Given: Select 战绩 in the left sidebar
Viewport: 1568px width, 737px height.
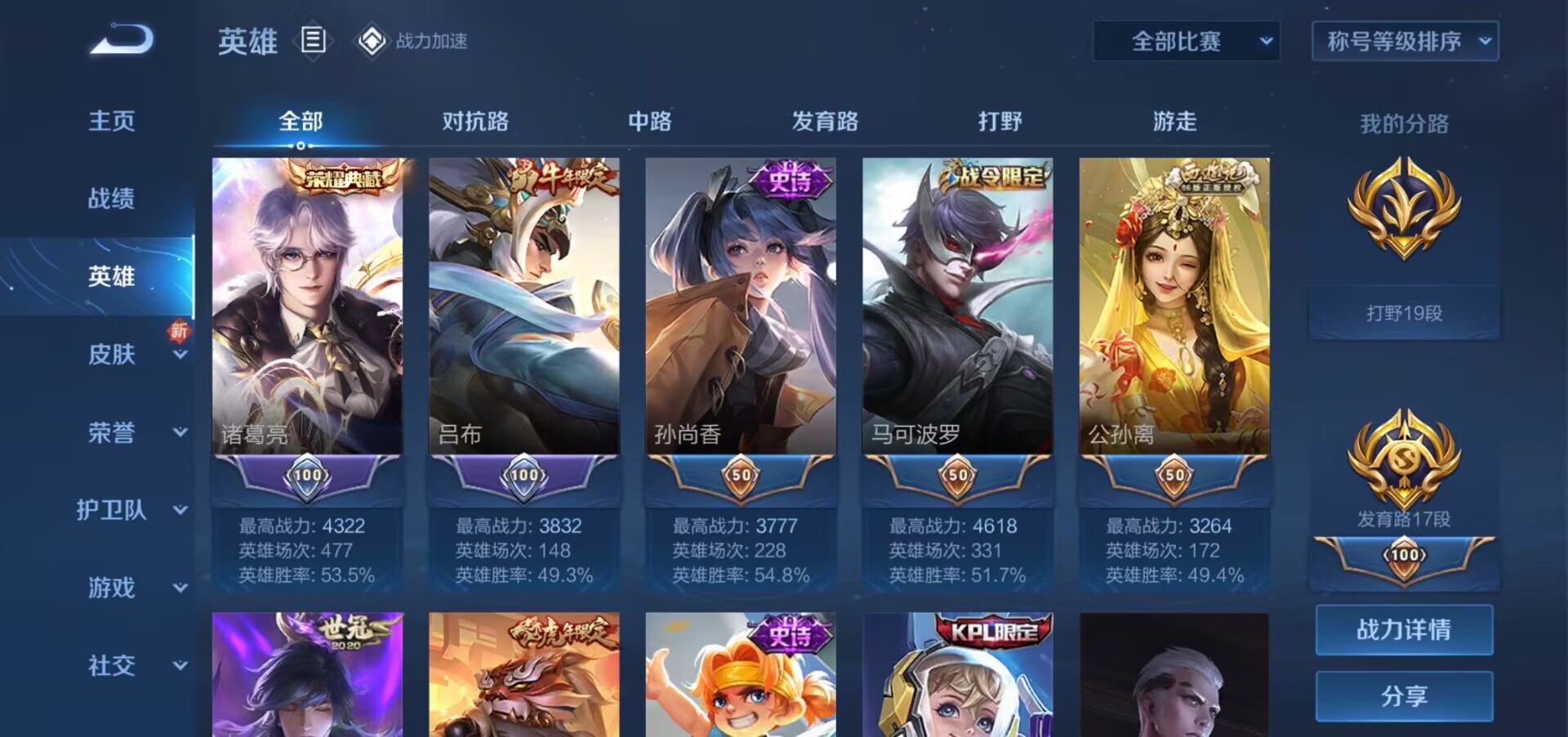Looking at the screenshot, I should [112, 199].
